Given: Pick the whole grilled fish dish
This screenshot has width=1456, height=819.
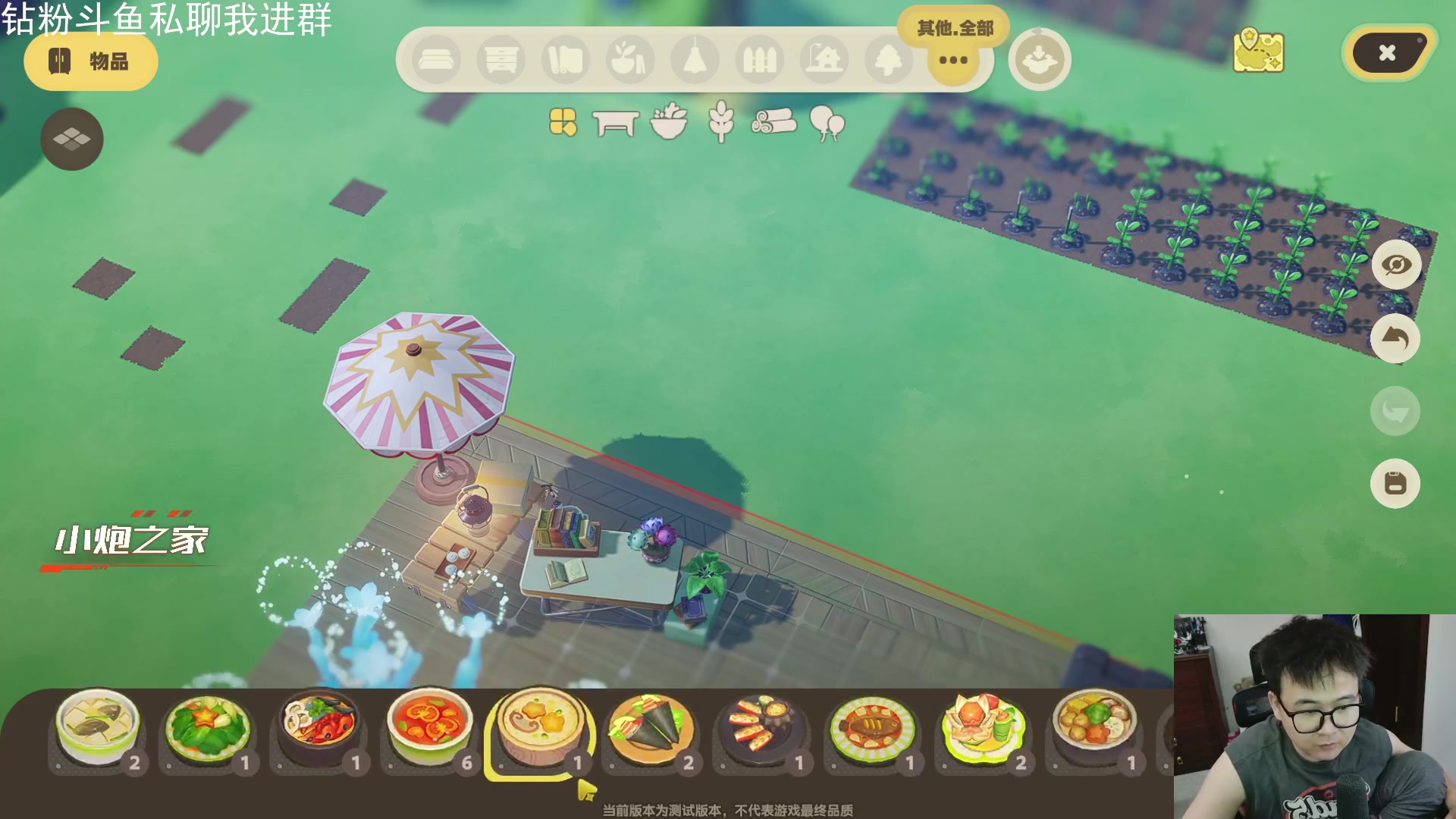Looking at the screenshot, I should (x=872, y=730).
